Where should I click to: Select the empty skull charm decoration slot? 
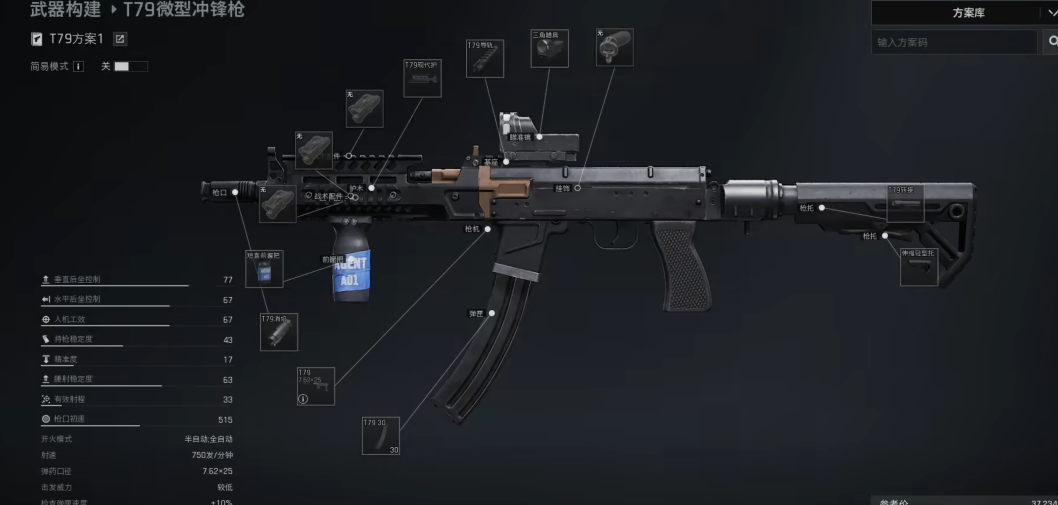pyautogui.click(x=615, y=47)
